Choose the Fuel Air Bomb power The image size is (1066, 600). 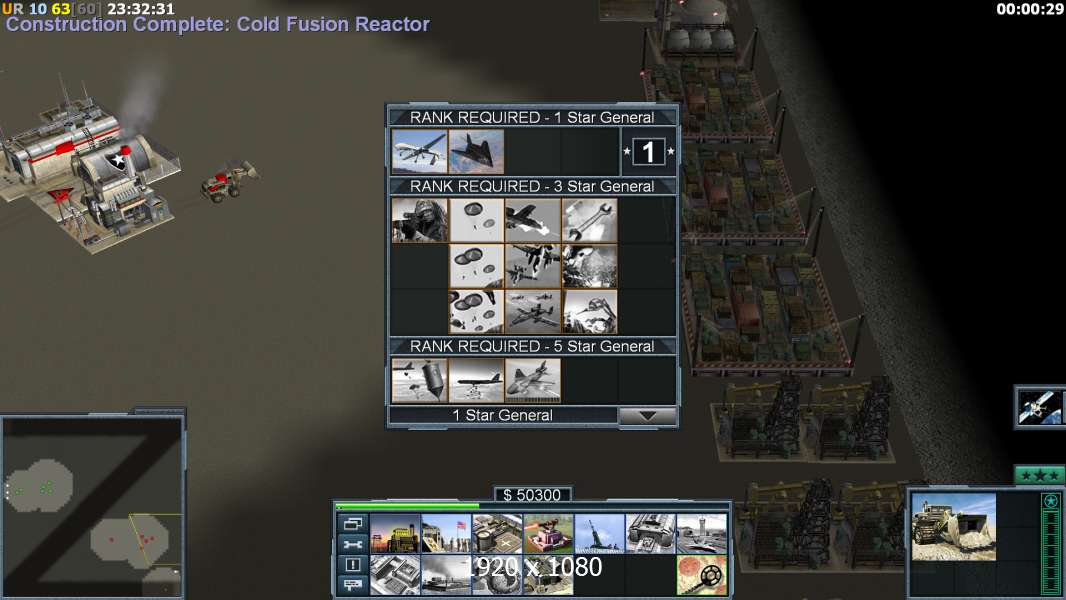pos(420,381)
